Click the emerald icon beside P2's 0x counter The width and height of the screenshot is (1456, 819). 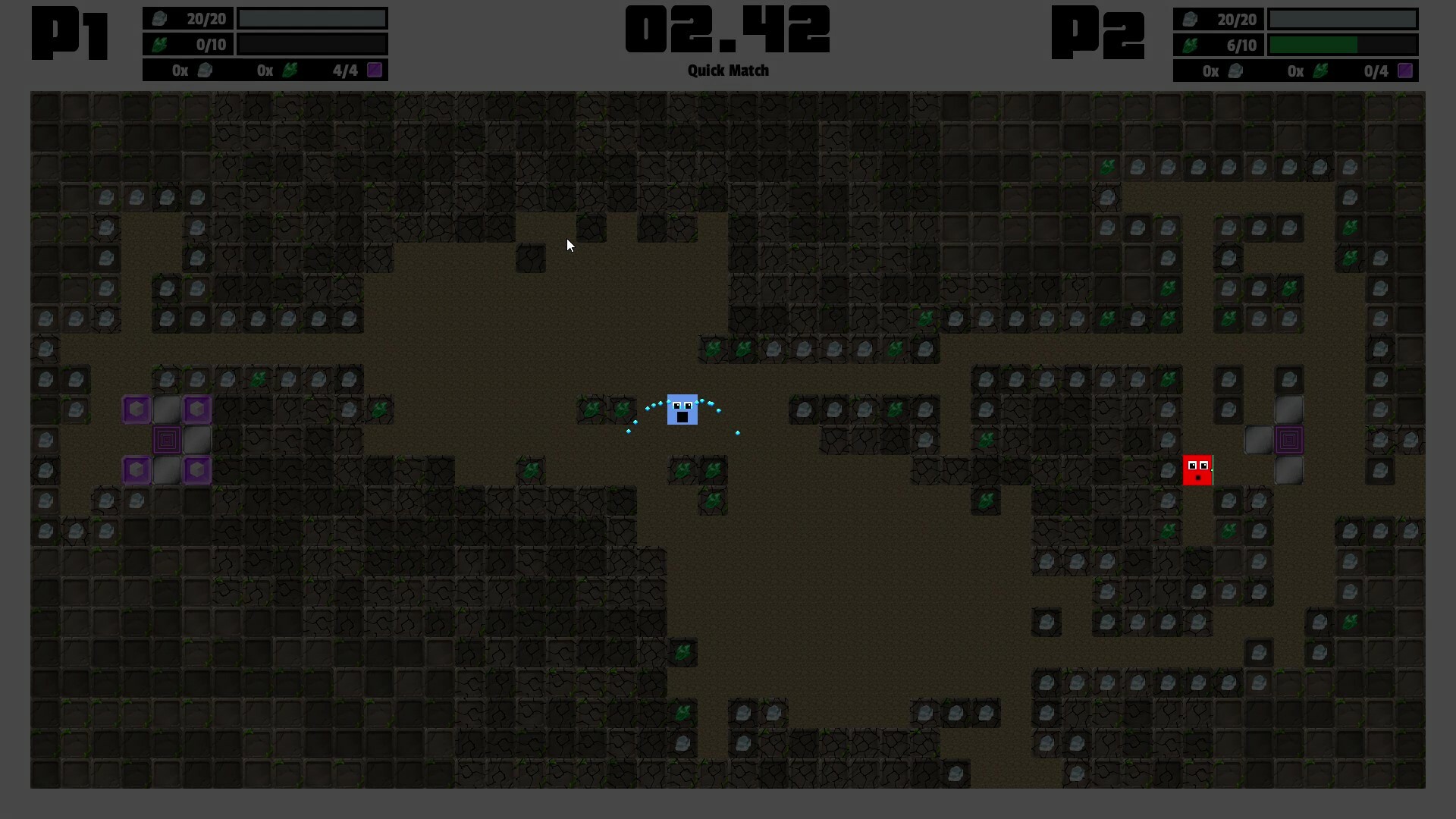tap(1319, 71)
